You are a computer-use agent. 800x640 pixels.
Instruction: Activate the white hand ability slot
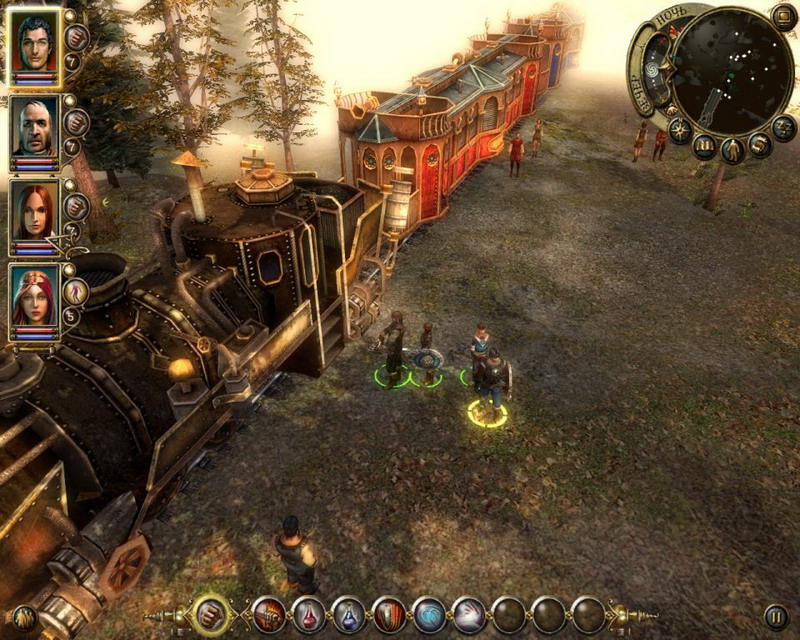(469, 614)
